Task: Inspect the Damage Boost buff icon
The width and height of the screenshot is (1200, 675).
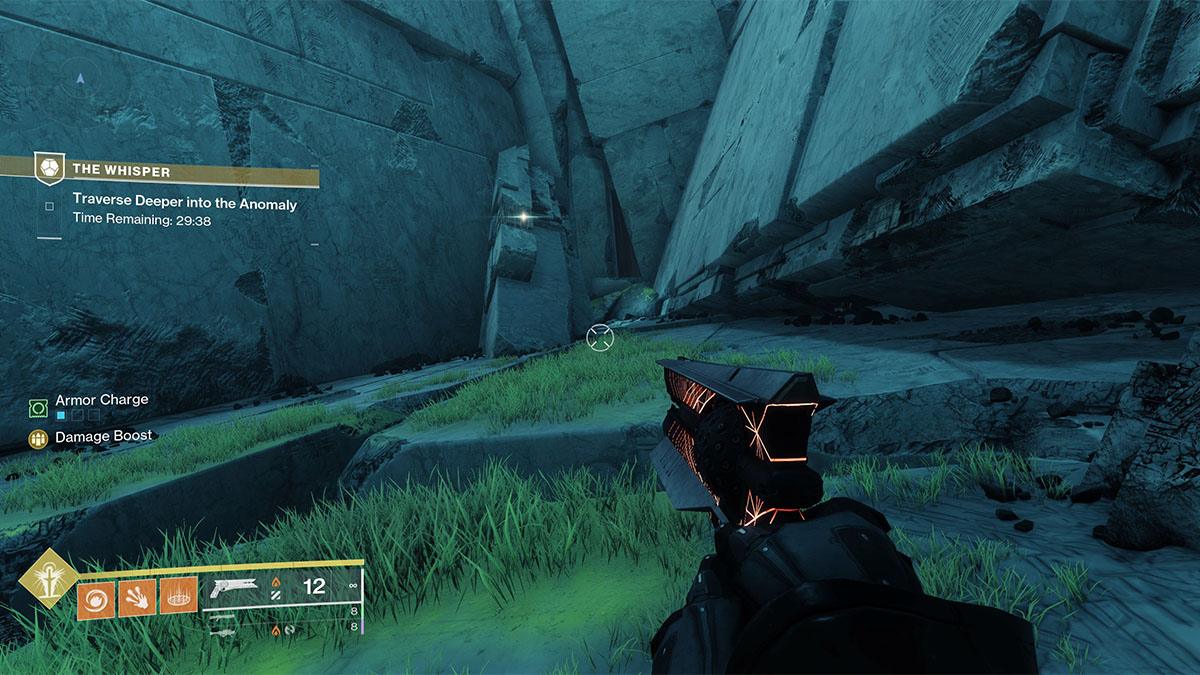Action: pyautogui.click(x=39, y=438)
